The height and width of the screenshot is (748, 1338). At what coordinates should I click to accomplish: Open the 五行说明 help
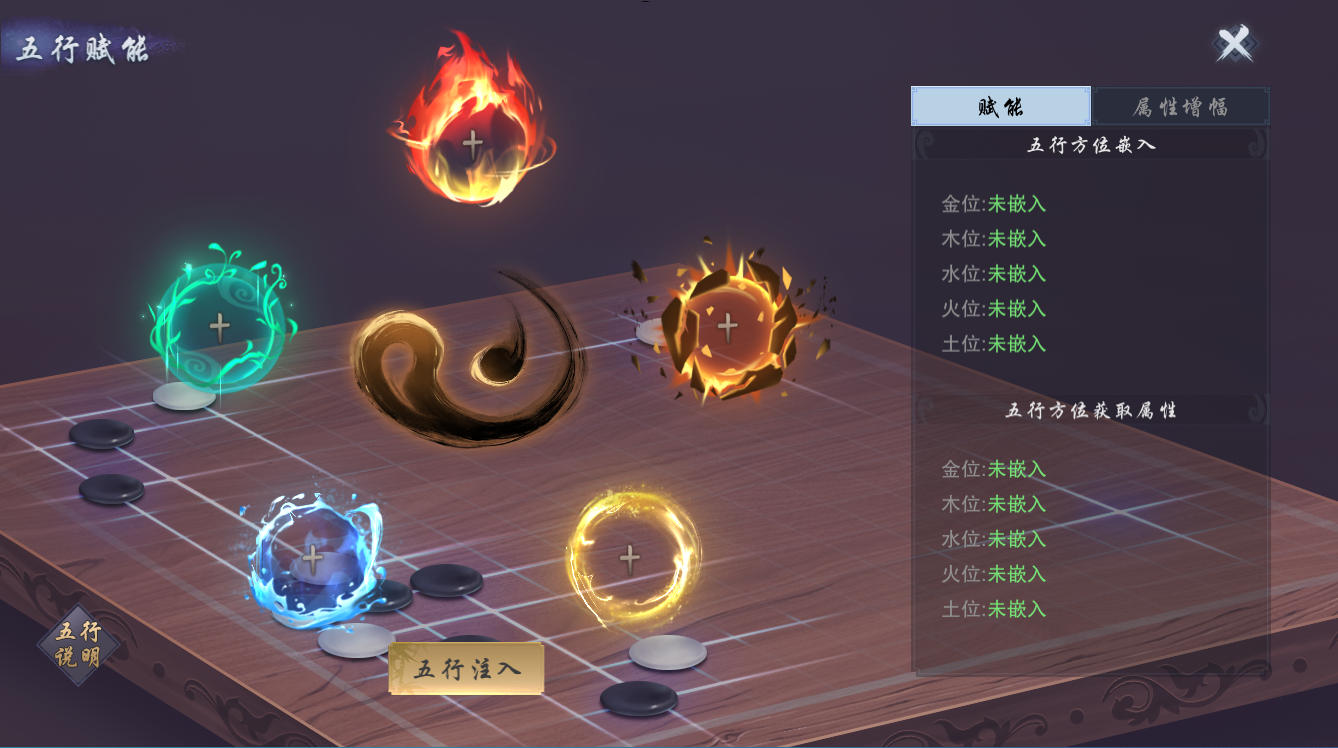coord(78,645)
